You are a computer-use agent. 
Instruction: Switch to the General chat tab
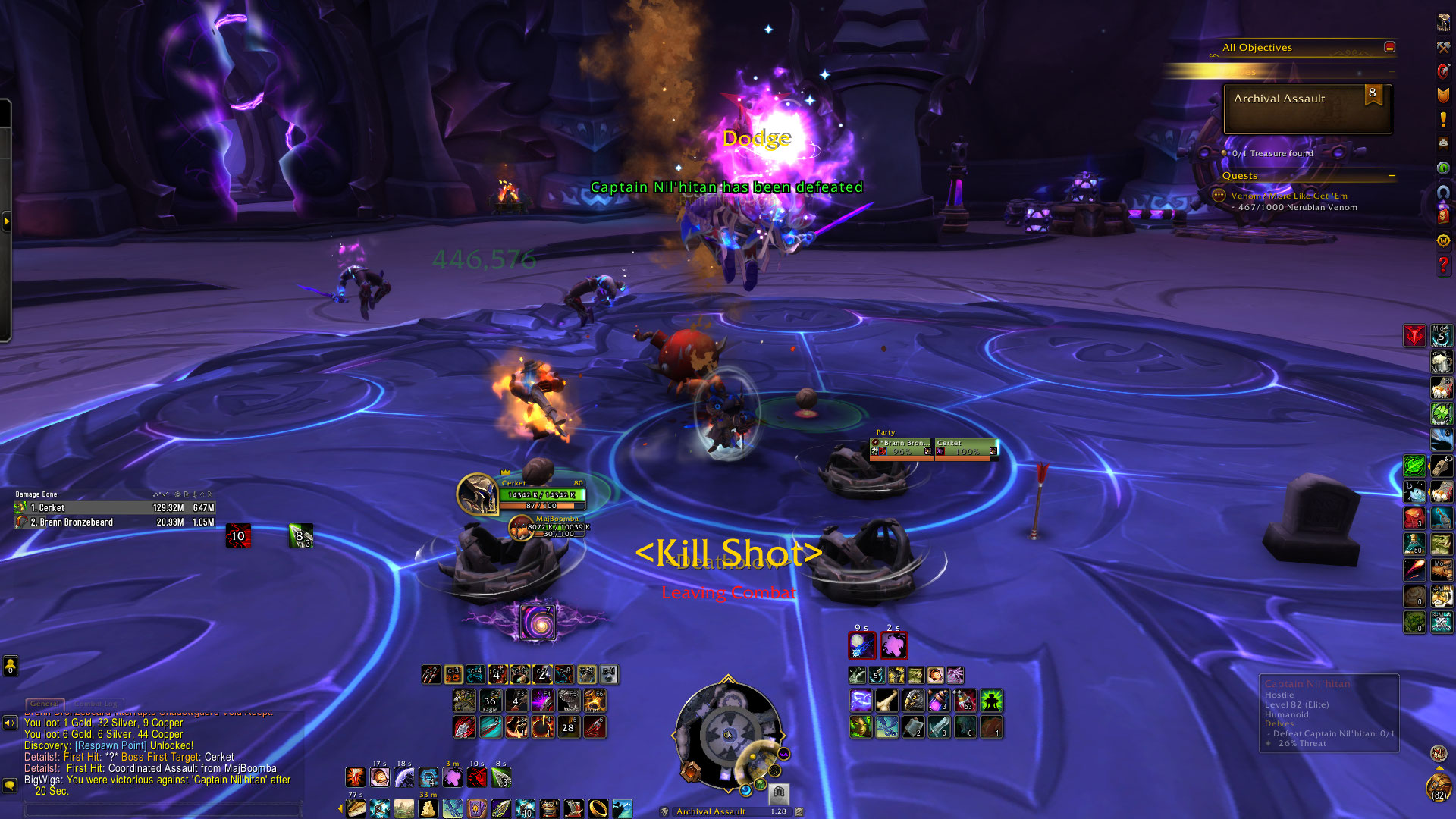(x=45, y=704)
